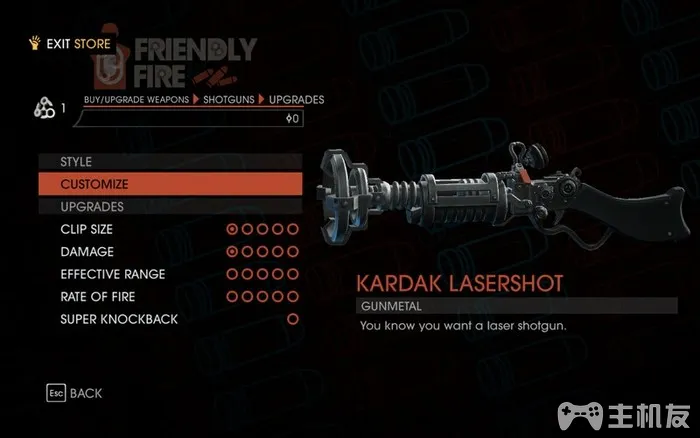
Task: Choose the Rate of Fire upgrade
Action: [x=97, y=297]
